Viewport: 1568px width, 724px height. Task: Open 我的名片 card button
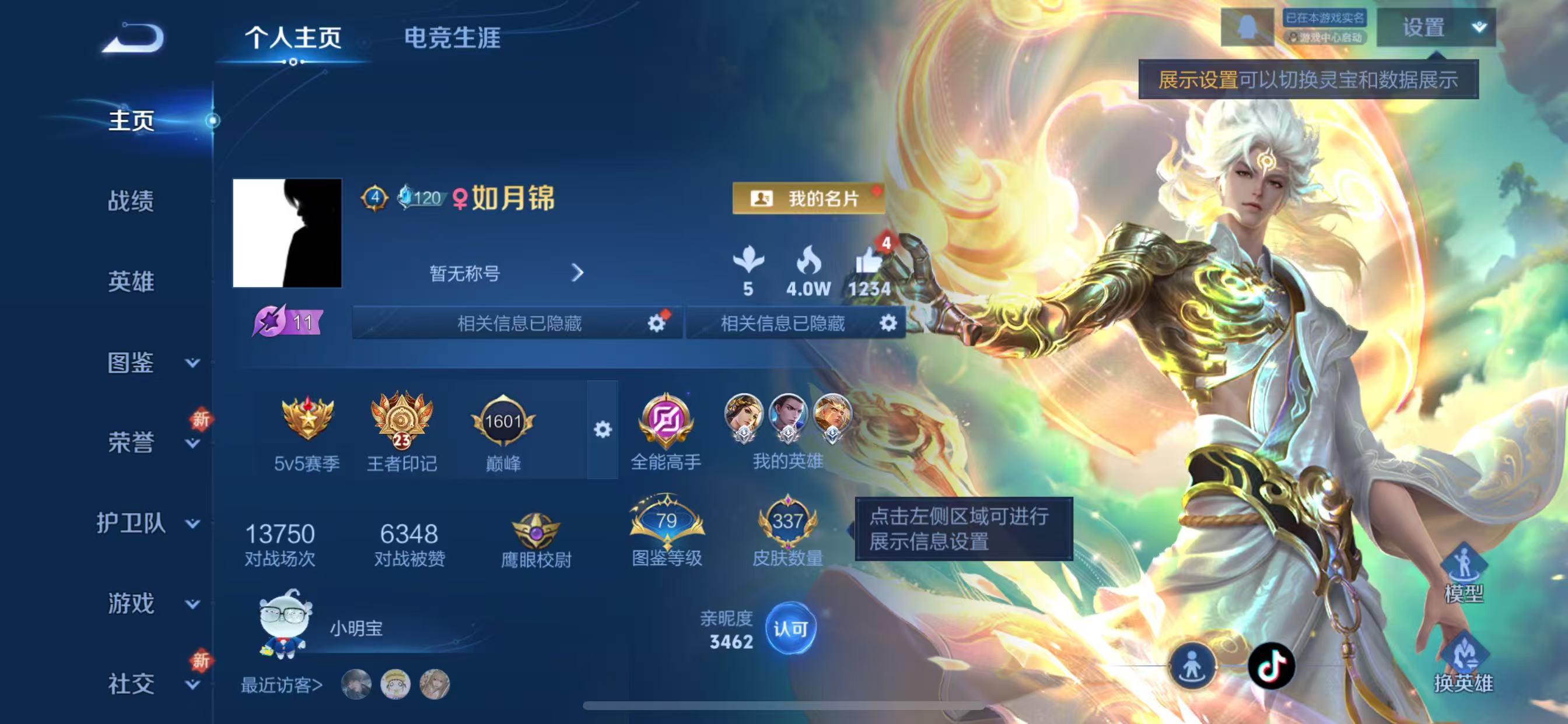[x=807, y=199]
